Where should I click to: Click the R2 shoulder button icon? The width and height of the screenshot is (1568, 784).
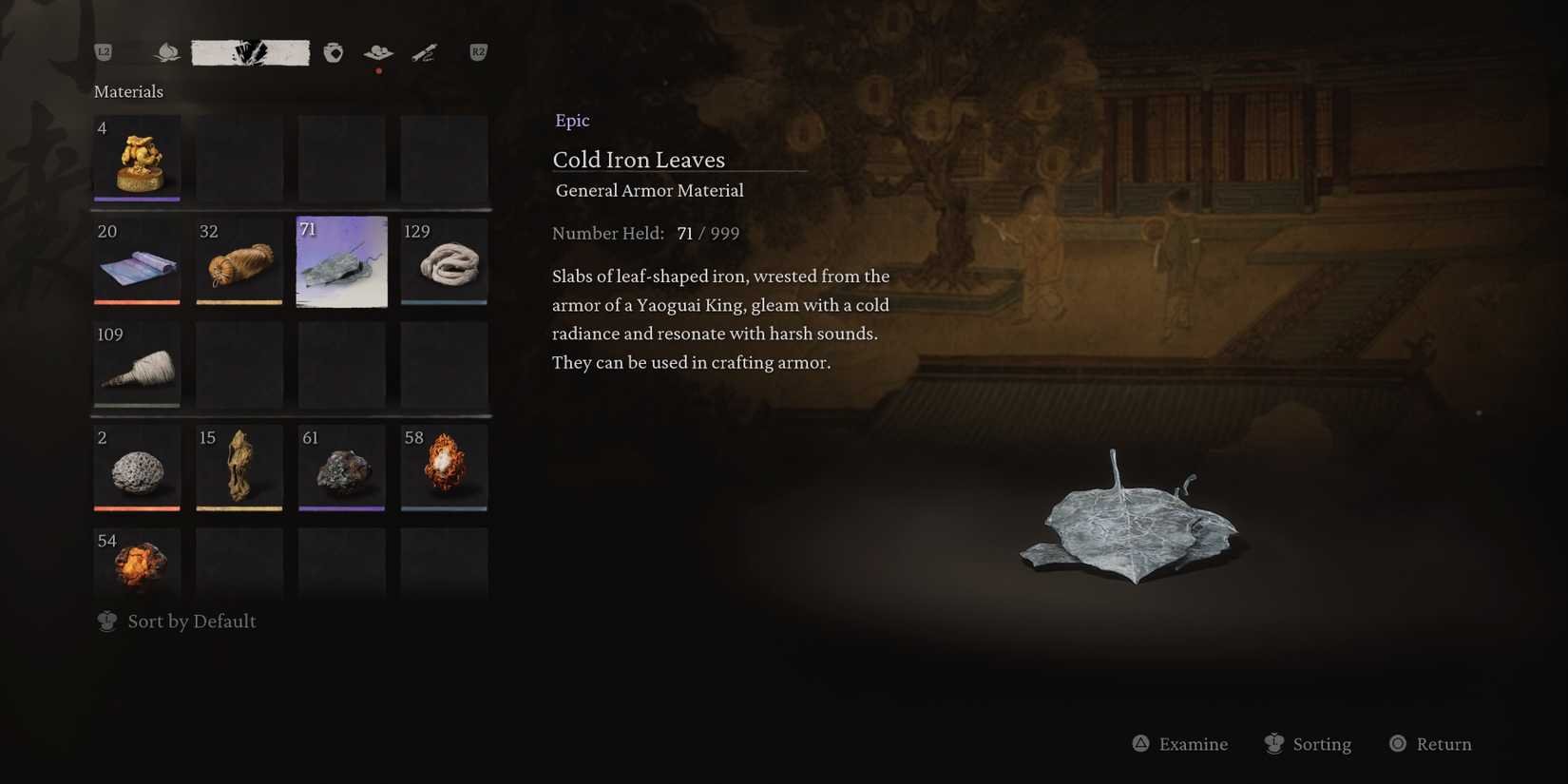tap(478, 52)
